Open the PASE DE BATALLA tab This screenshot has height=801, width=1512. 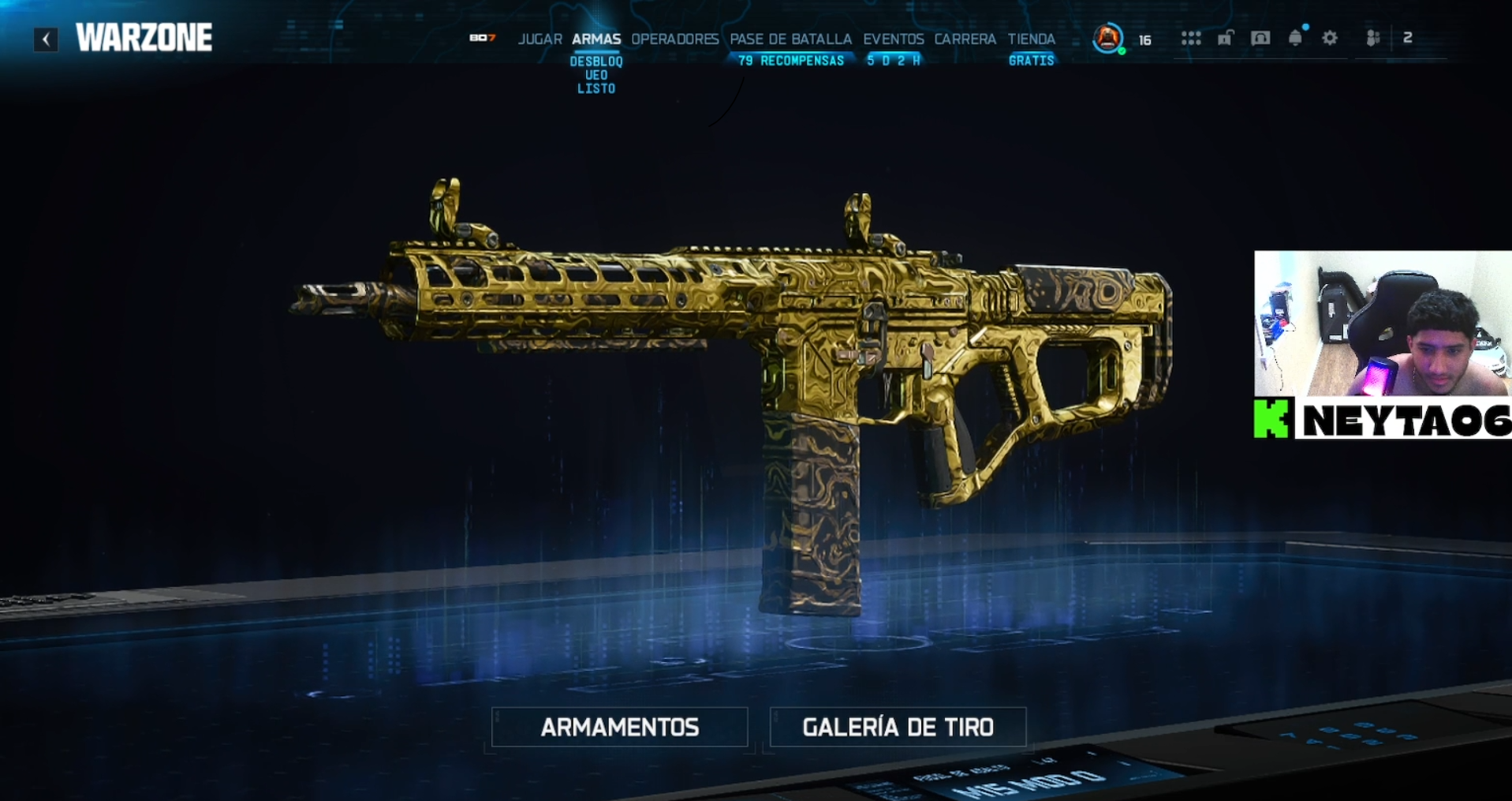pos(790,39)
